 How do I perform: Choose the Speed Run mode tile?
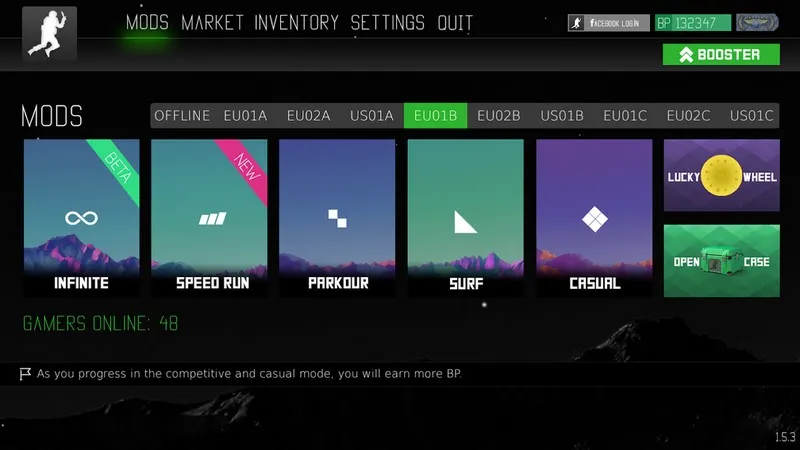(212, 218)
